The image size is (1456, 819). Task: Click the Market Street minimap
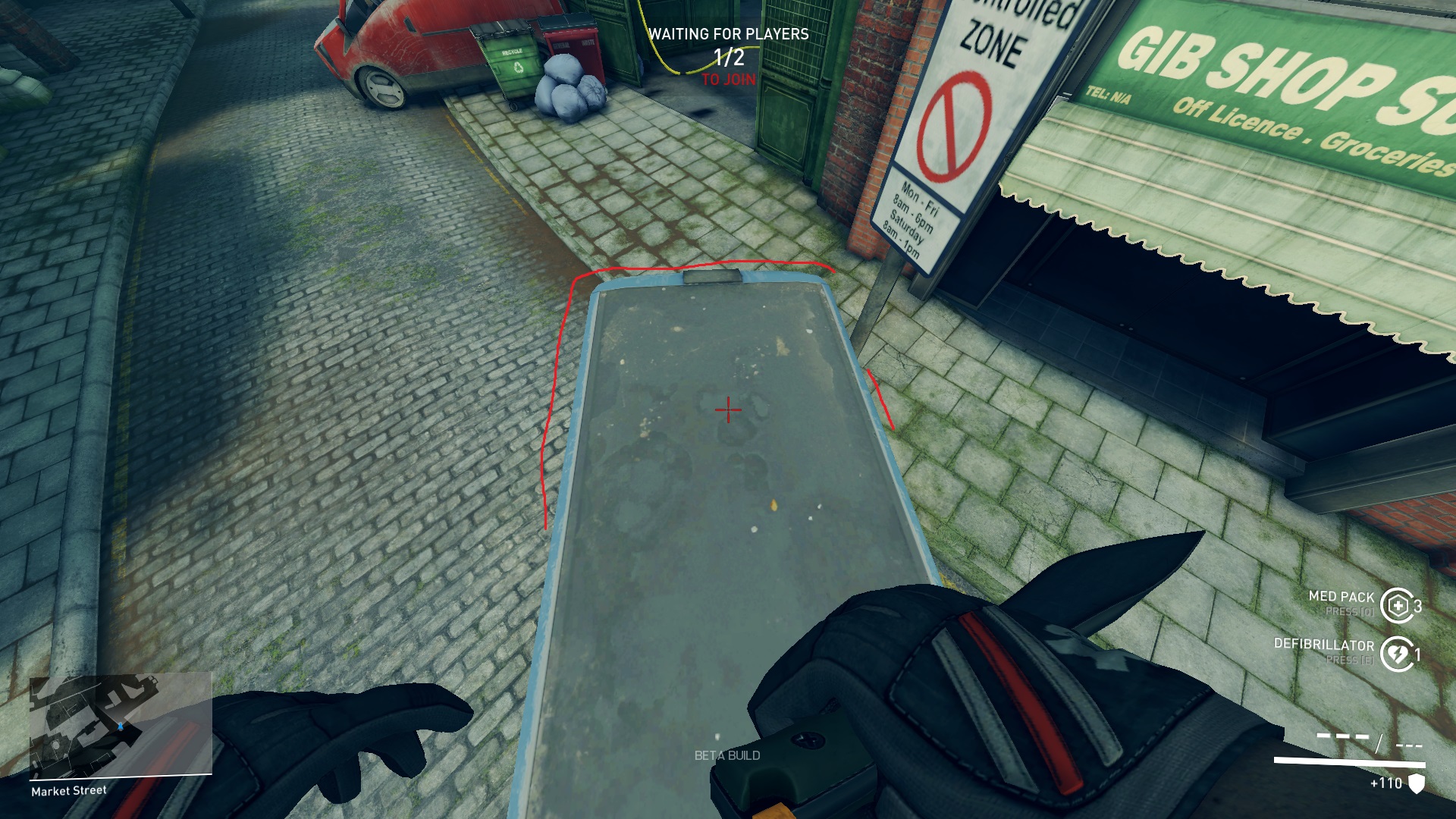120,726
